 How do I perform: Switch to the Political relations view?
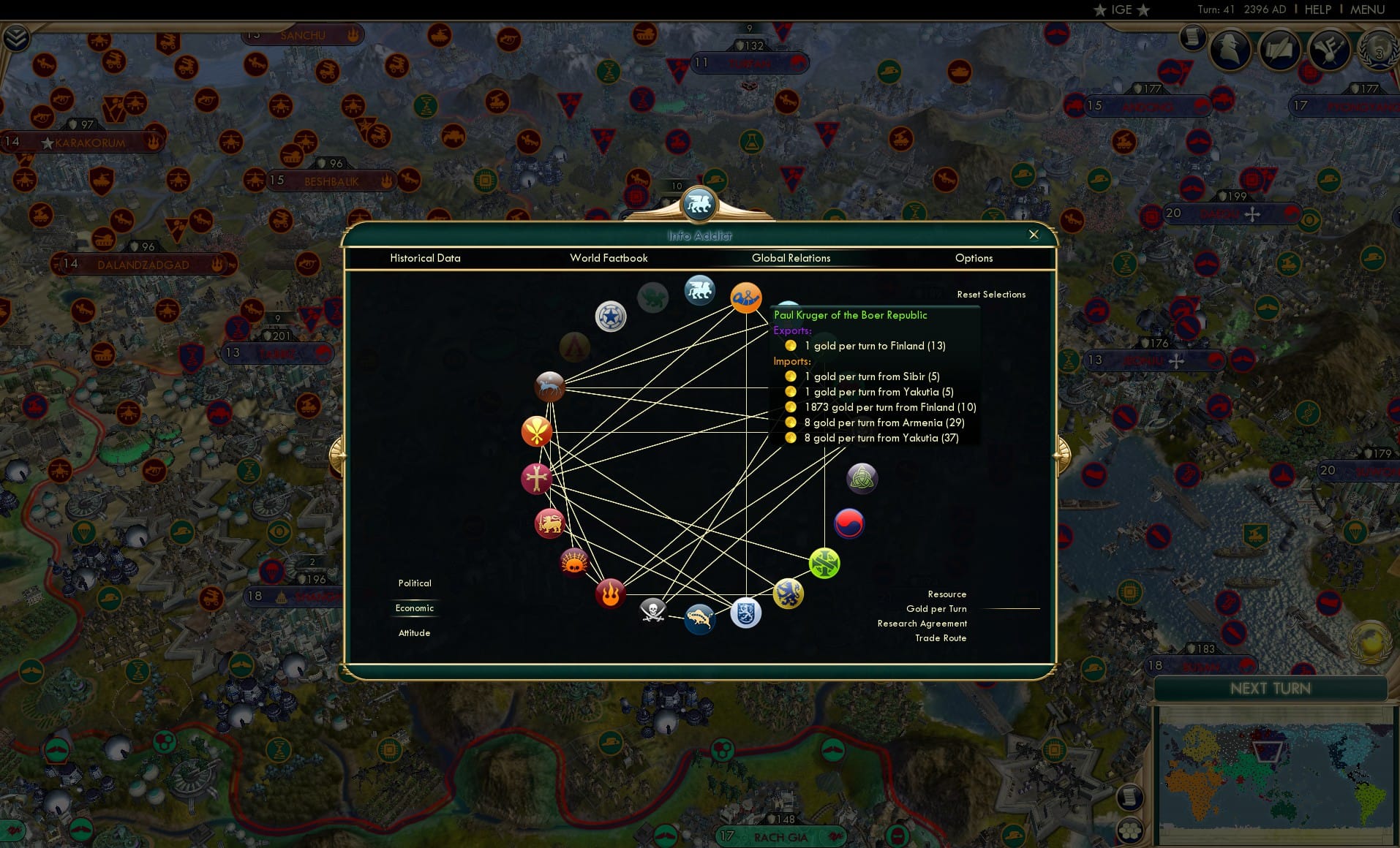point(414,583)
